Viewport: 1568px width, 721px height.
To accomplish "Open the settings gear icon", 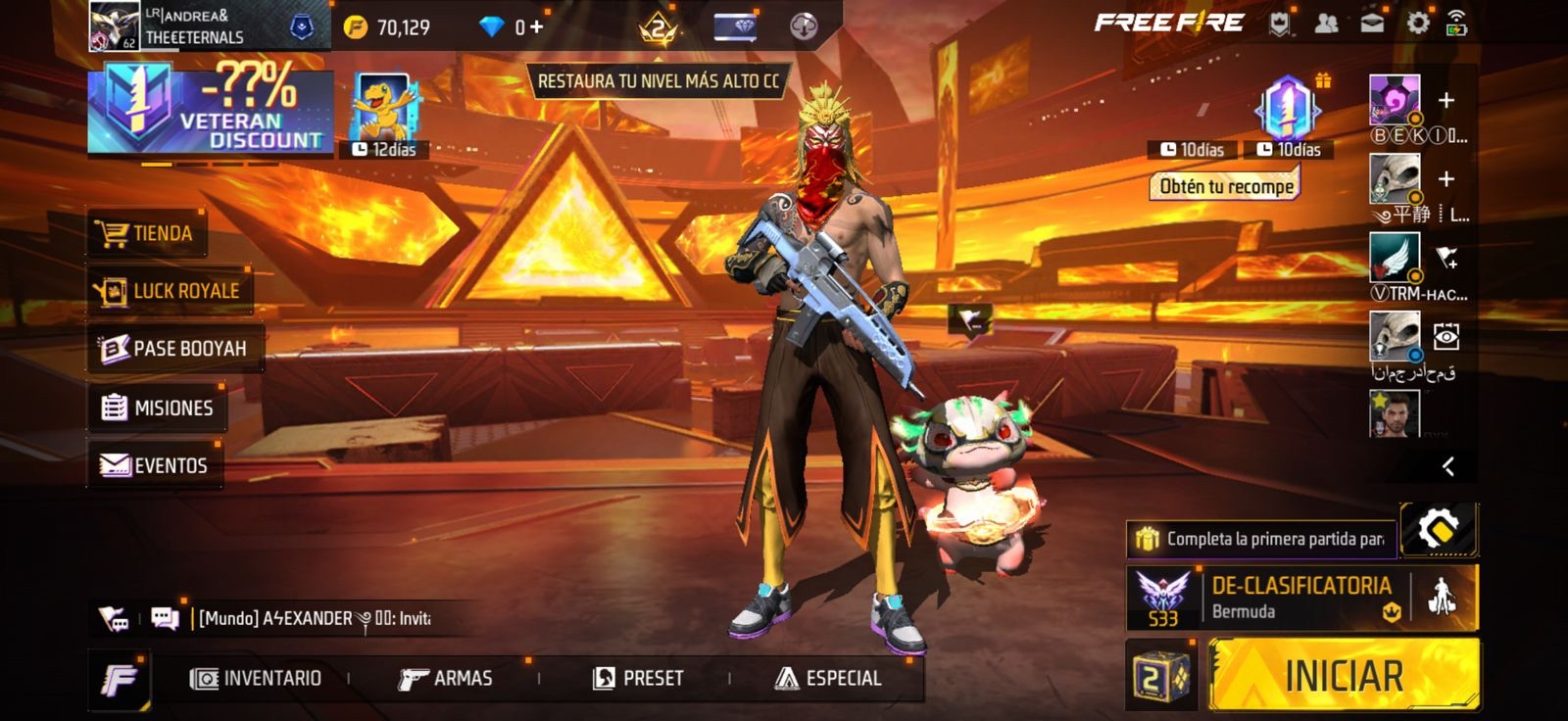I will tap(1417, 24).
